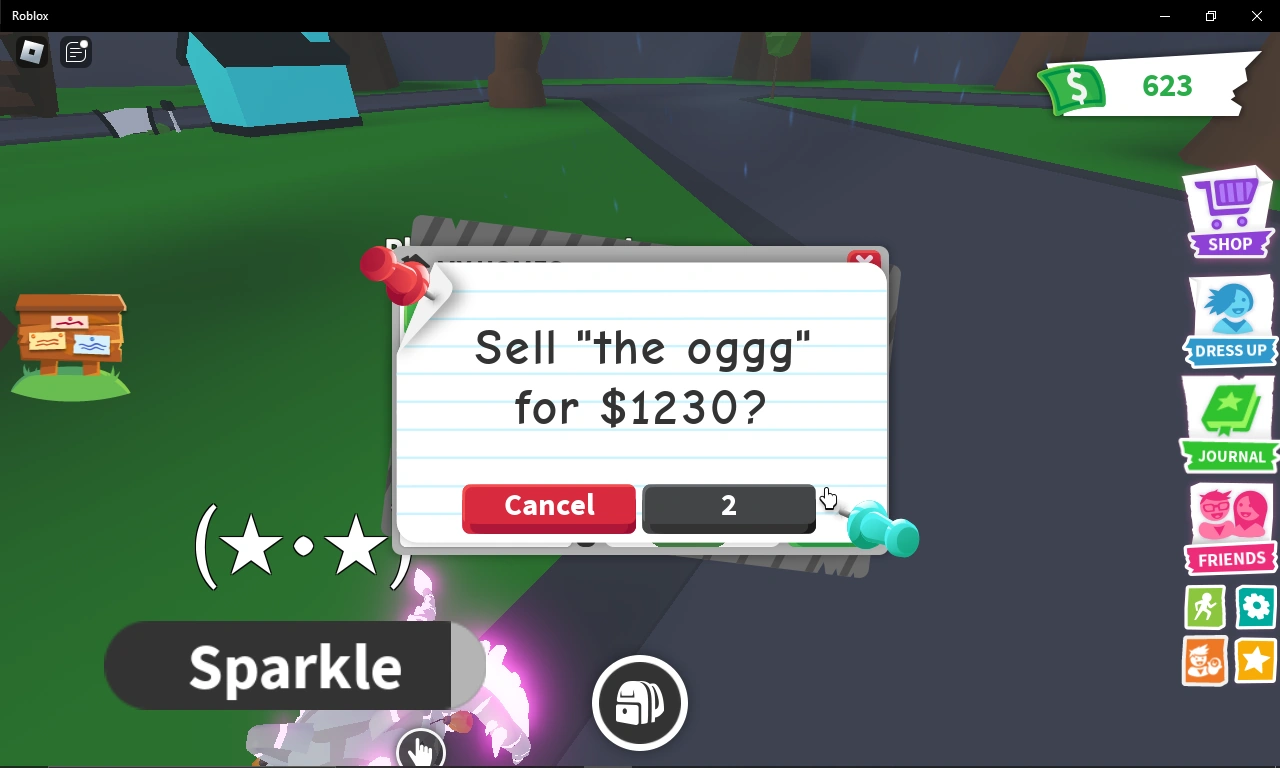Open the teal settings gear icon
Viewport: 1280px width, 768px height.
(x=1255, y=607)
